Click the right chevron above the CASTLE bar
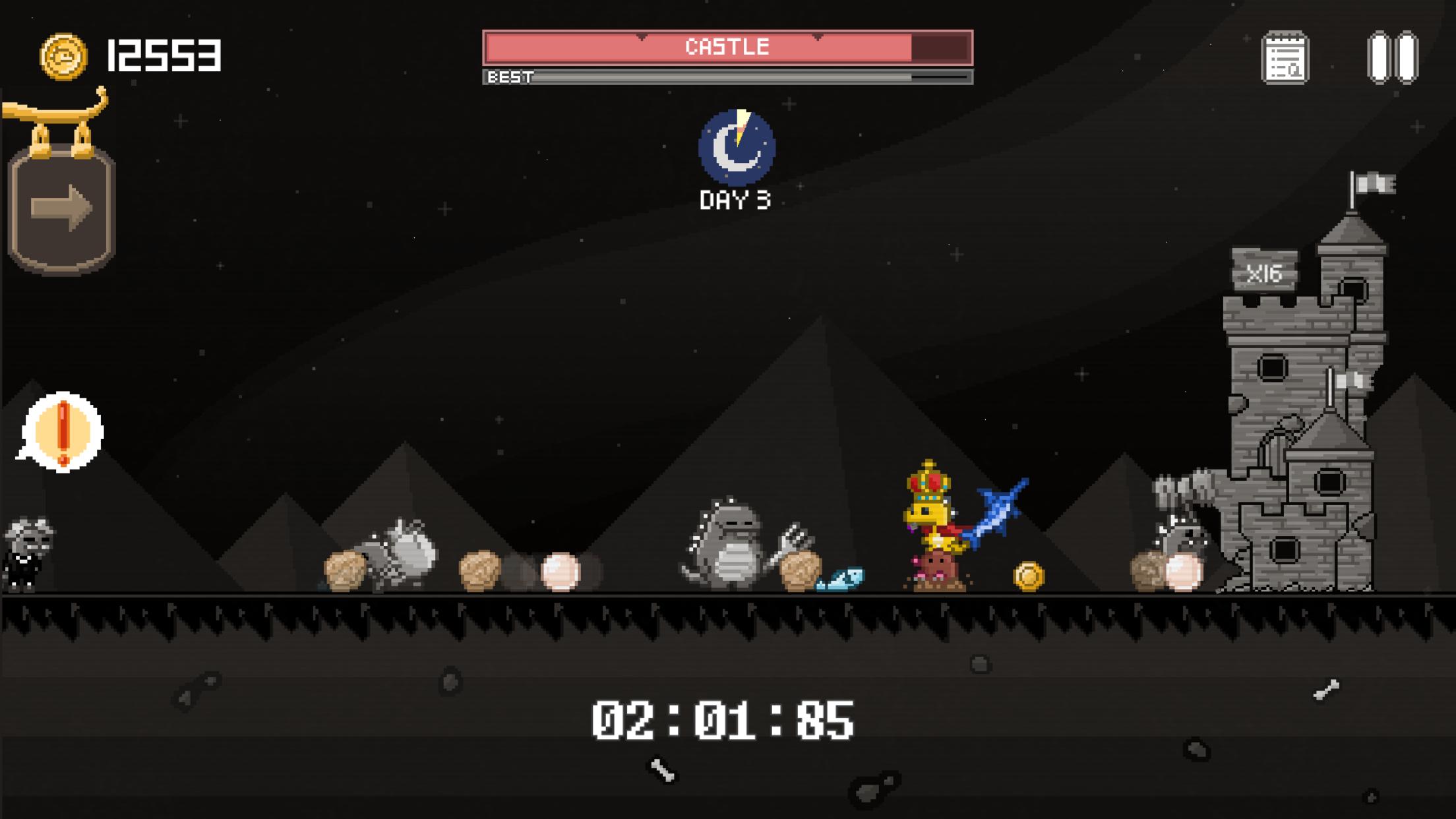The width and height of the screenshot is (1456, 819). click(818, 36)
